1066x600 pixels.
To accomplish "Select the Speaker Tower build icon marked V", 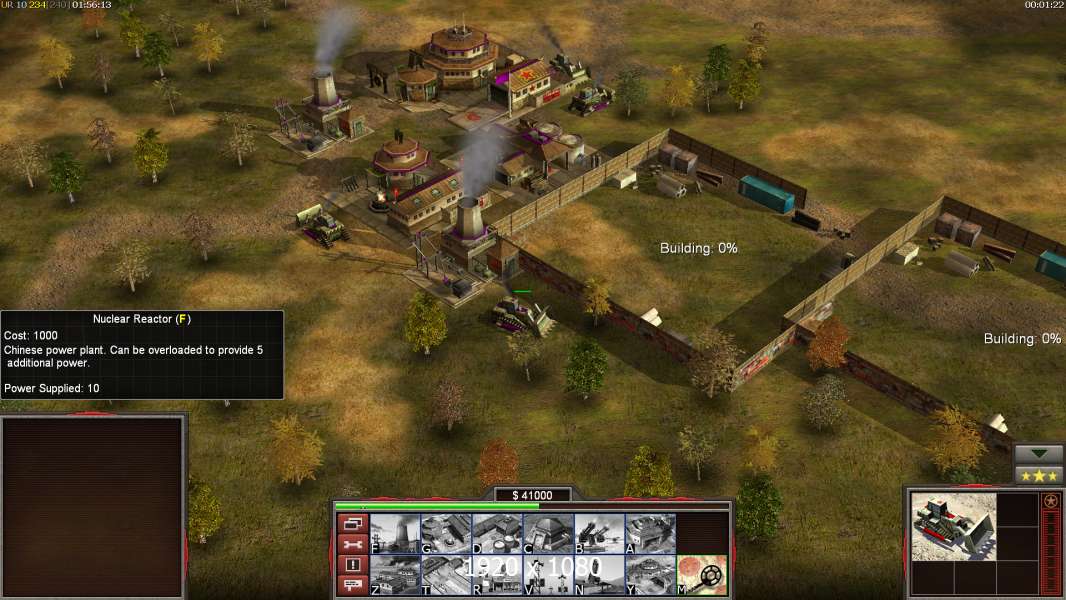I will pyautogui.click(x=548, y=575).
